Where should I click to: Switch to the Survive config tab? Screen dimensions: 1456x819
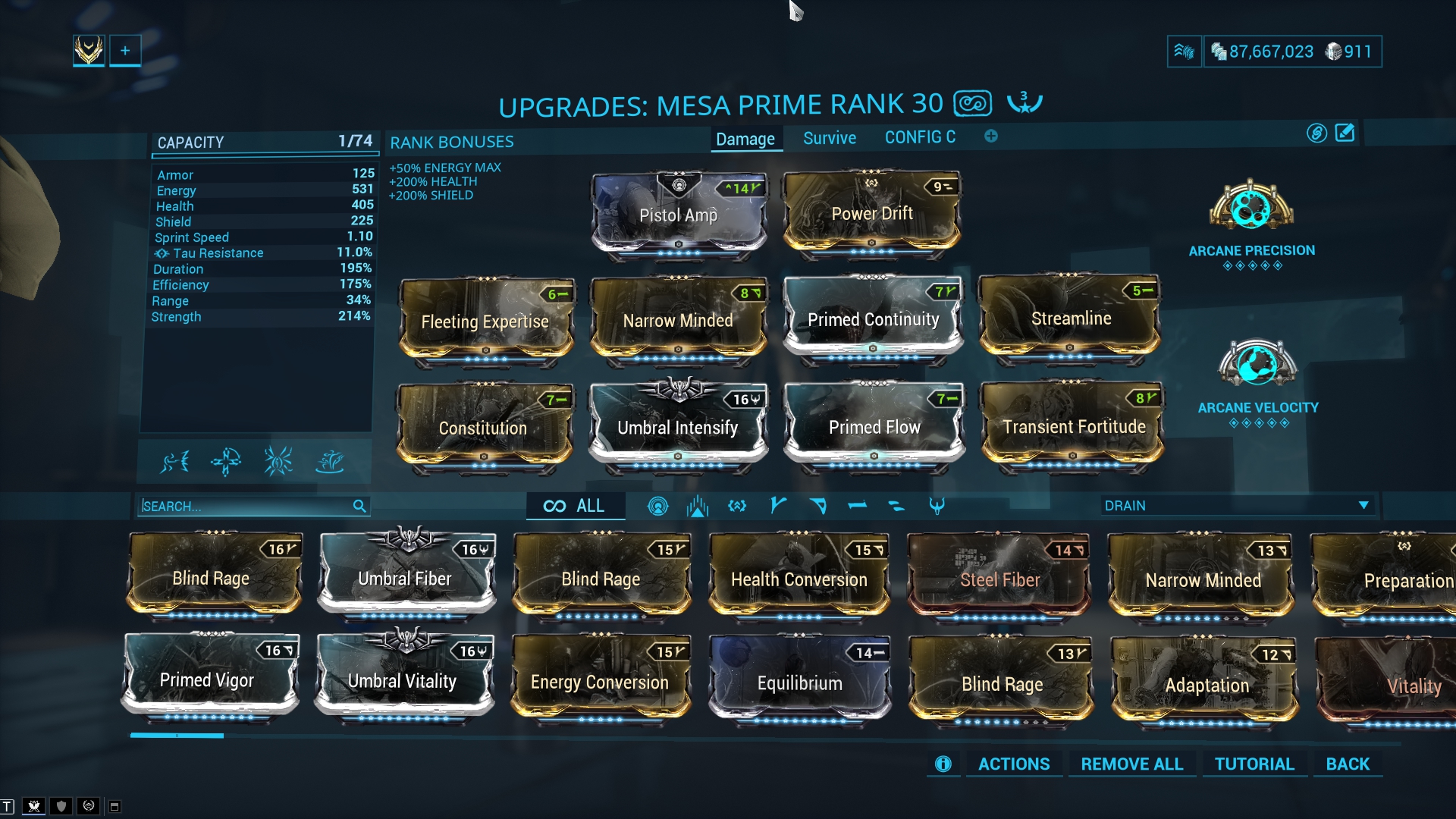pos(829,138)
